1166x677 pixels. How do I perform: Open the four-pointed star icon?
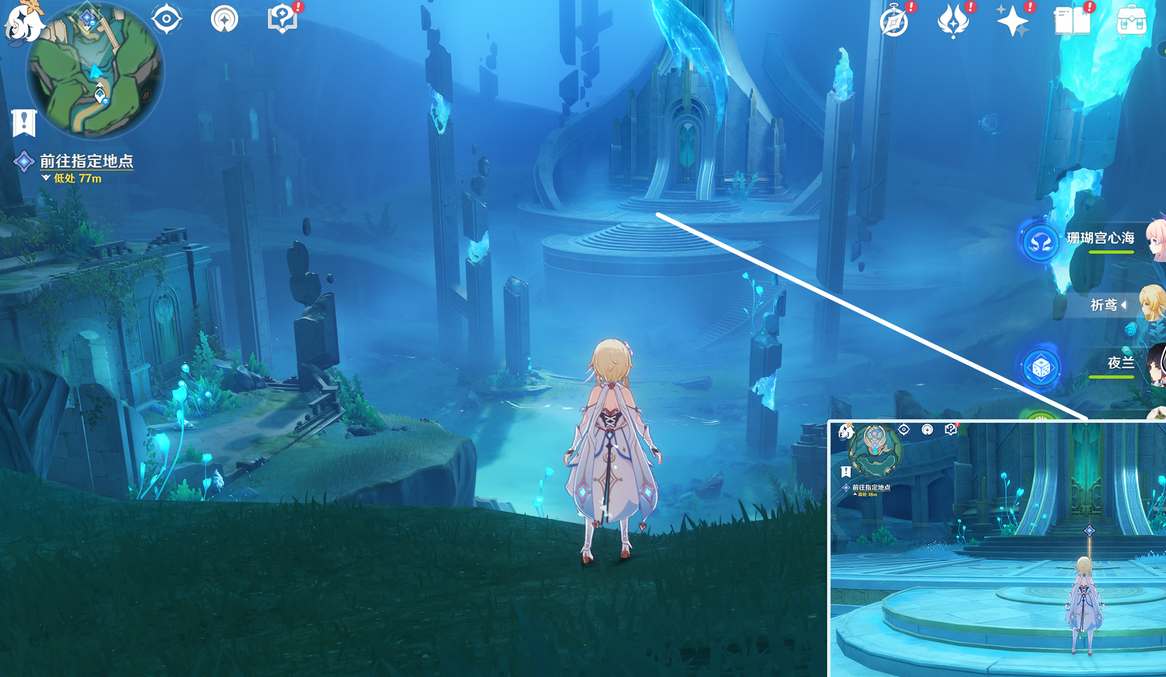coord(1012,21)
